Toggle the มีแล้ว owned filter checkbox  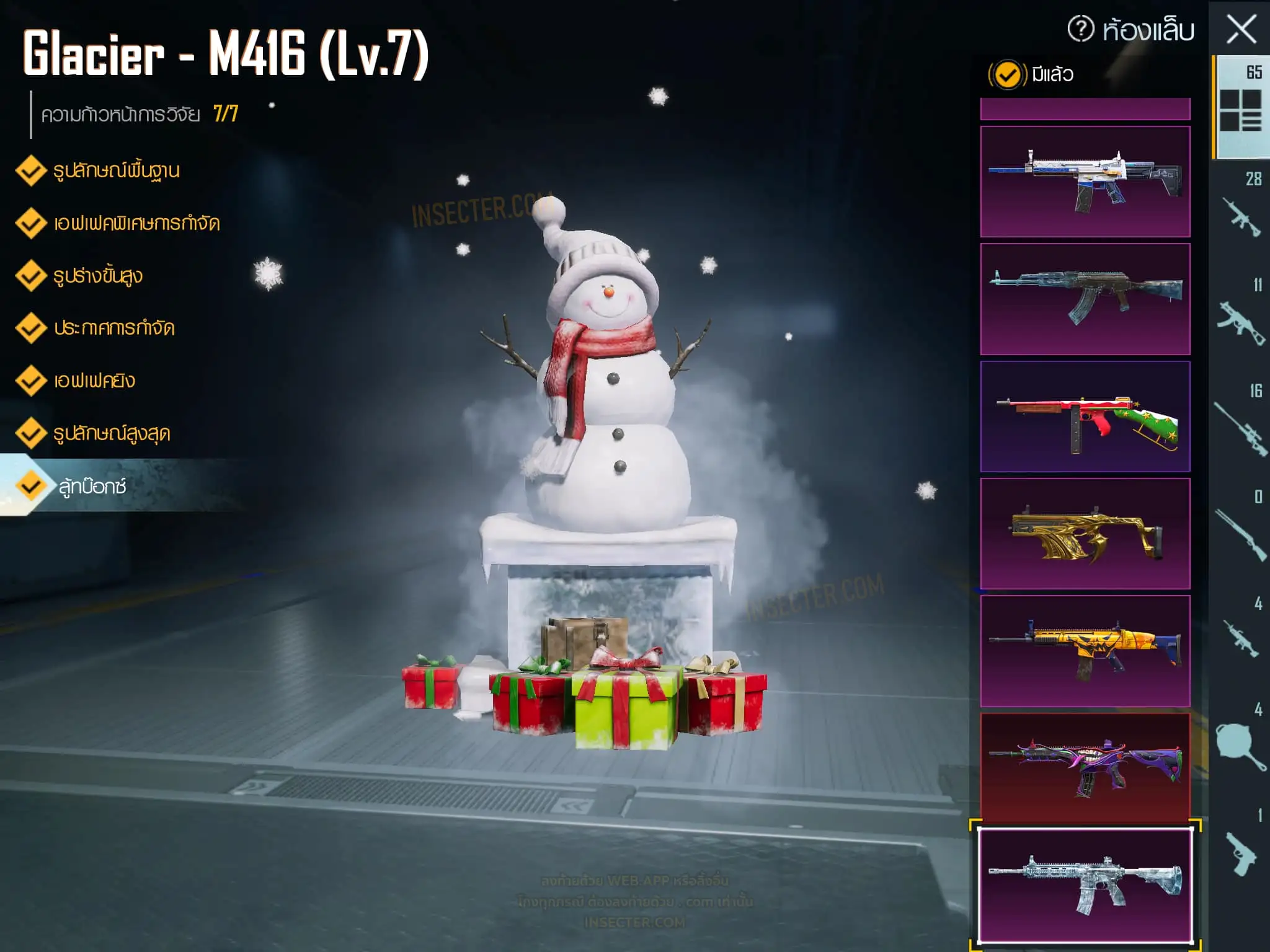click(x=1007, y=75)
